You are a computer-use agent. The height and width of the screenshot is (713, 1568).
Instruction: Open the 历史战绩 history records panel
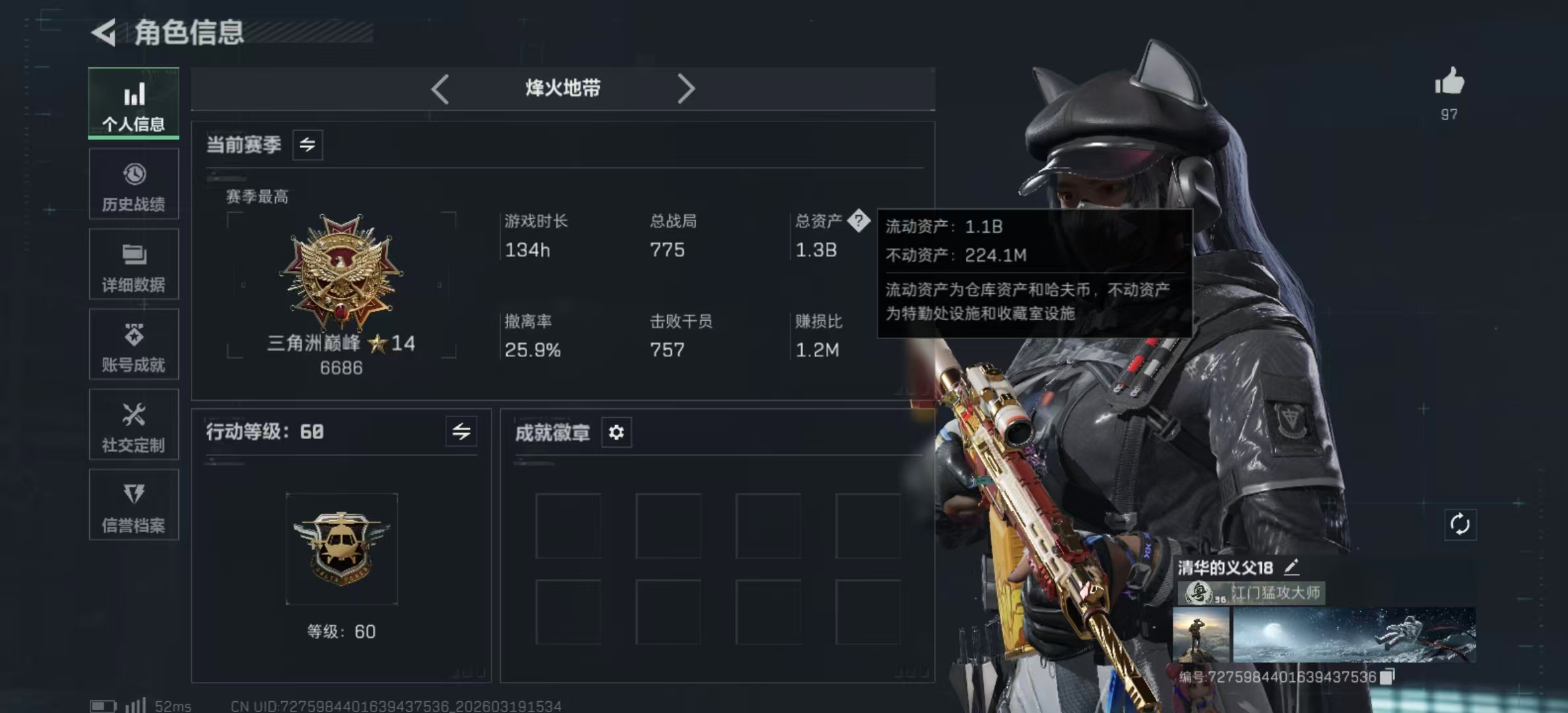point(133,185)
